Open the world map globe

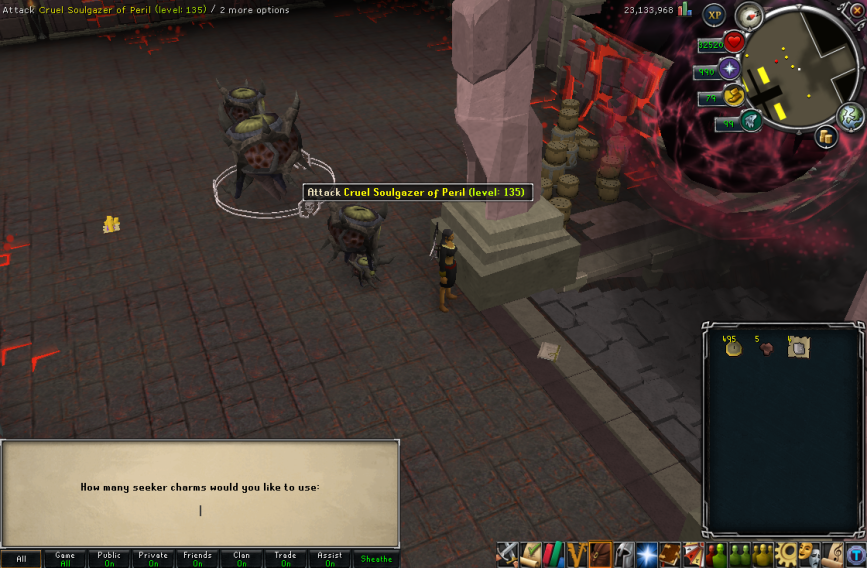(x=851, y=116)
